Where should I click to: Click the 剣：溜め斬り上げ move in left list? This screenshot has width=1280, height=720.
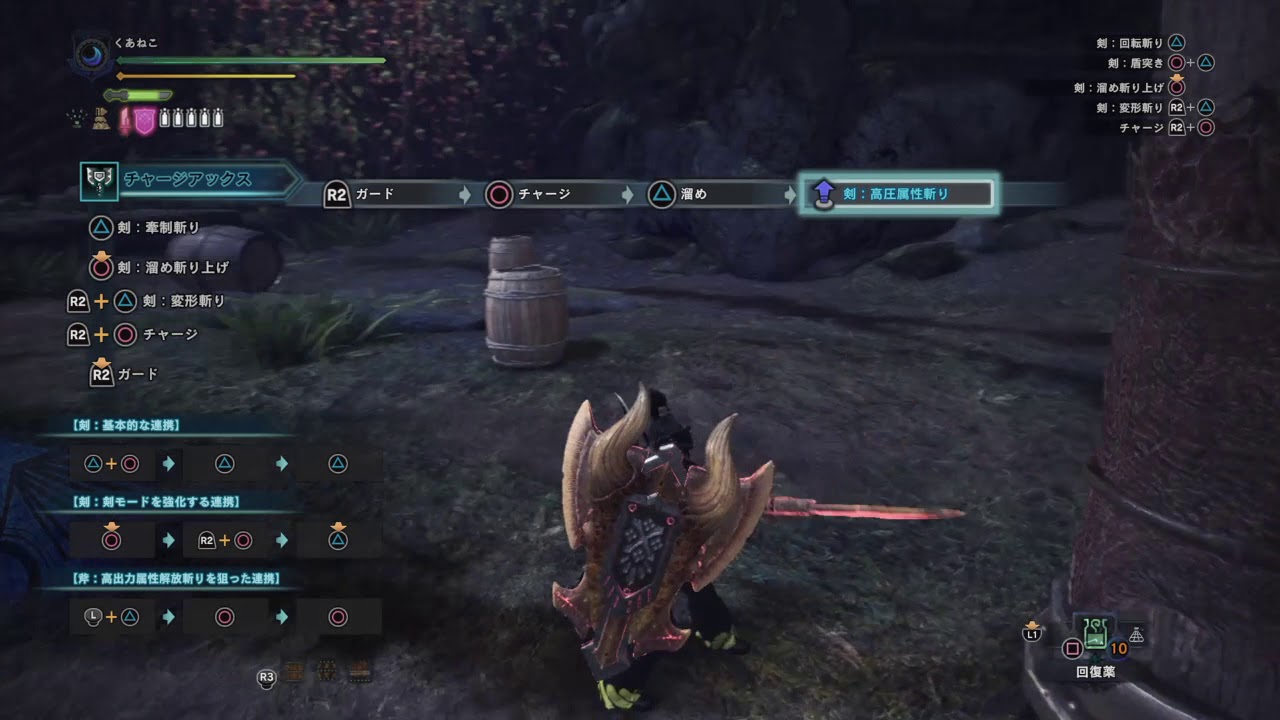[x=172, y=267]
